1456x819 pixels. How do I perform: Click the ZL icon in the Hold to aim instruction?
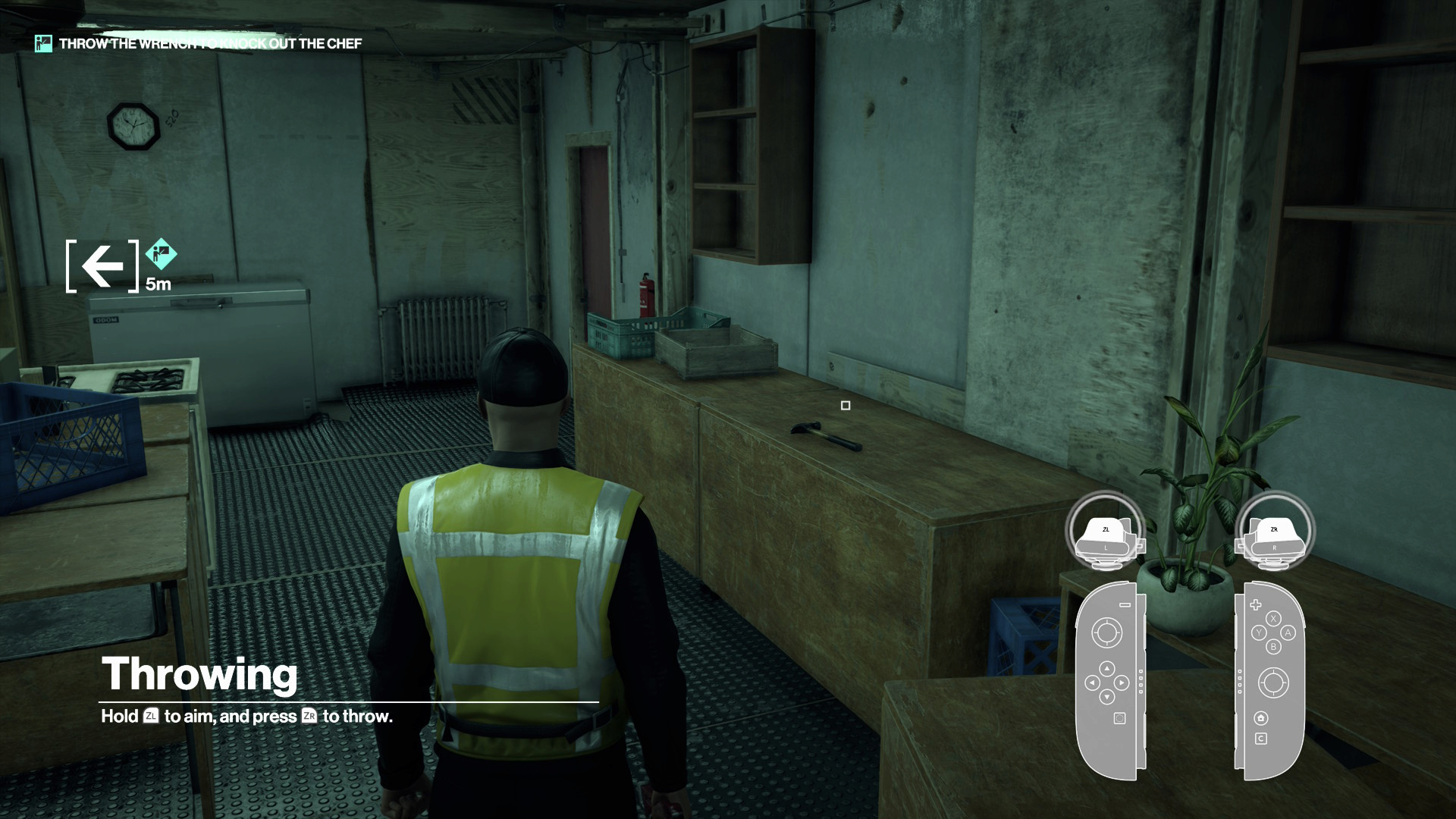[x=152, y=716]
